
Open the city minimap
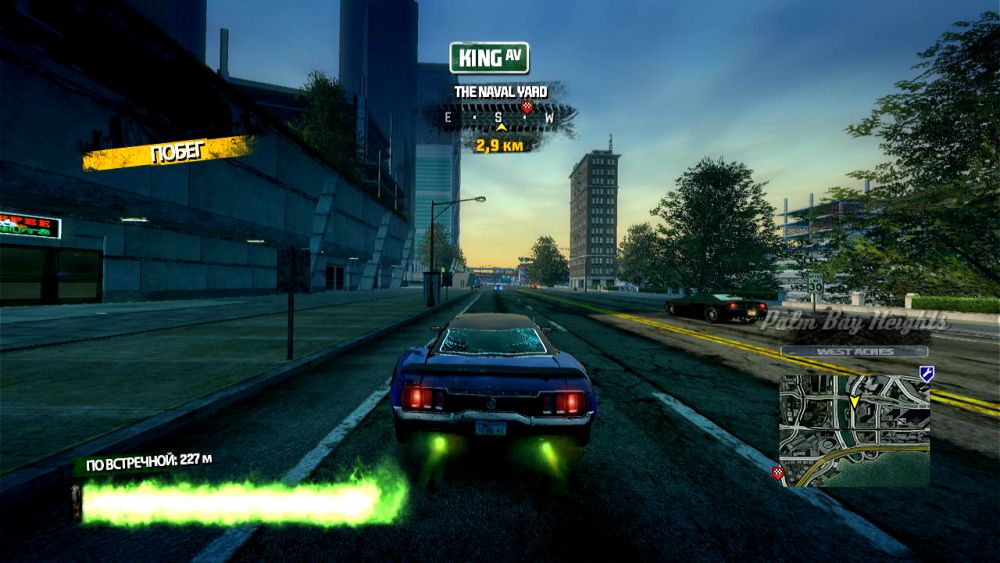click(x=854, y=430)
